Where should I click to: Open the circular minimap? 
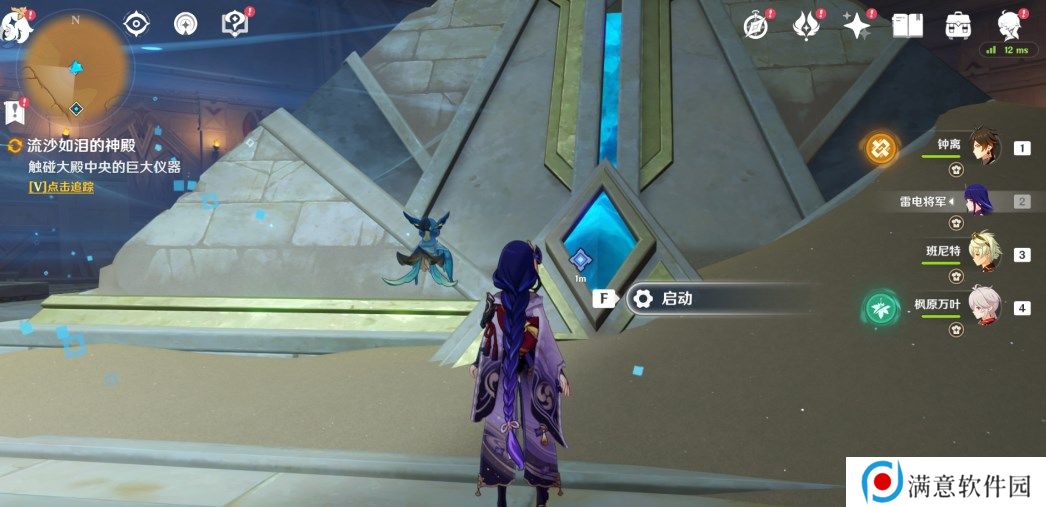tap(75, 68)
